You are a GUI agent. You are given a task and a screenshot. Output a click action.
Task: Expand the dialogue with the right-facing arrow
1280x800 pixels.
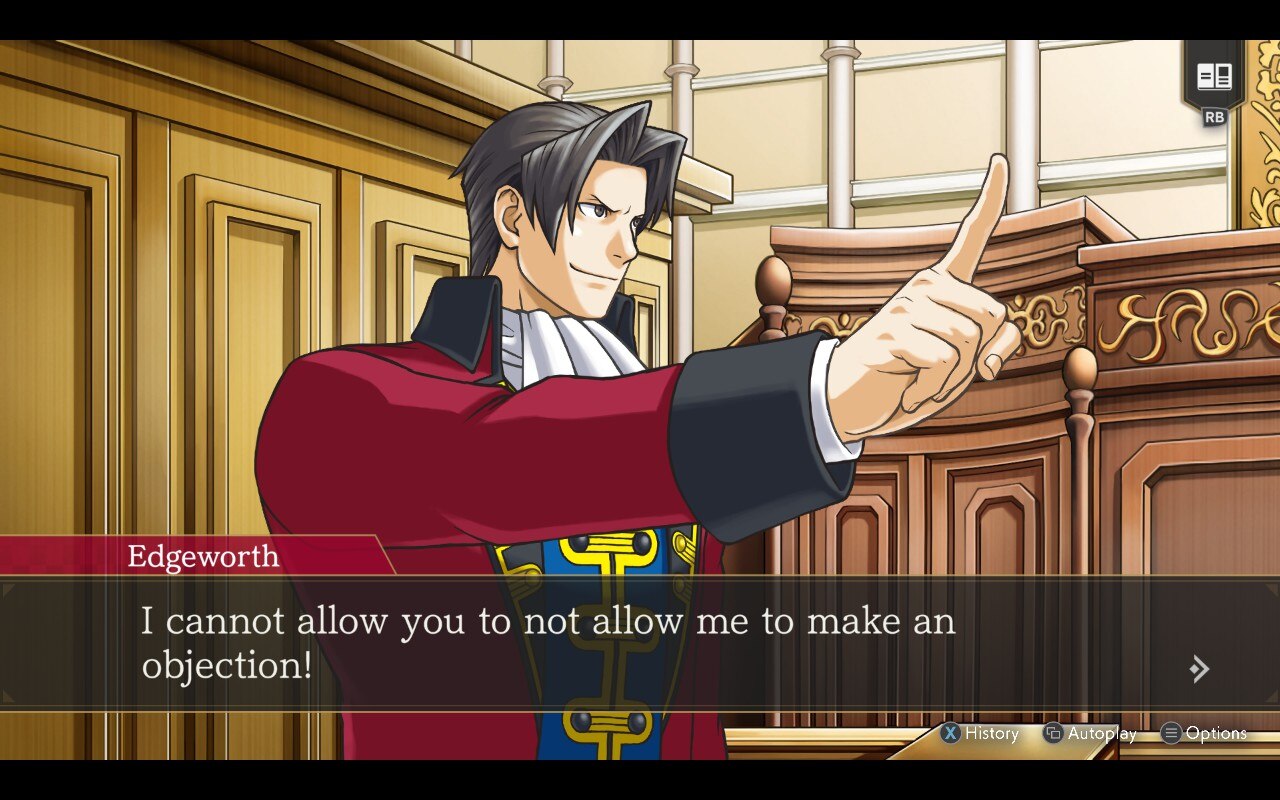[1198, 668]
